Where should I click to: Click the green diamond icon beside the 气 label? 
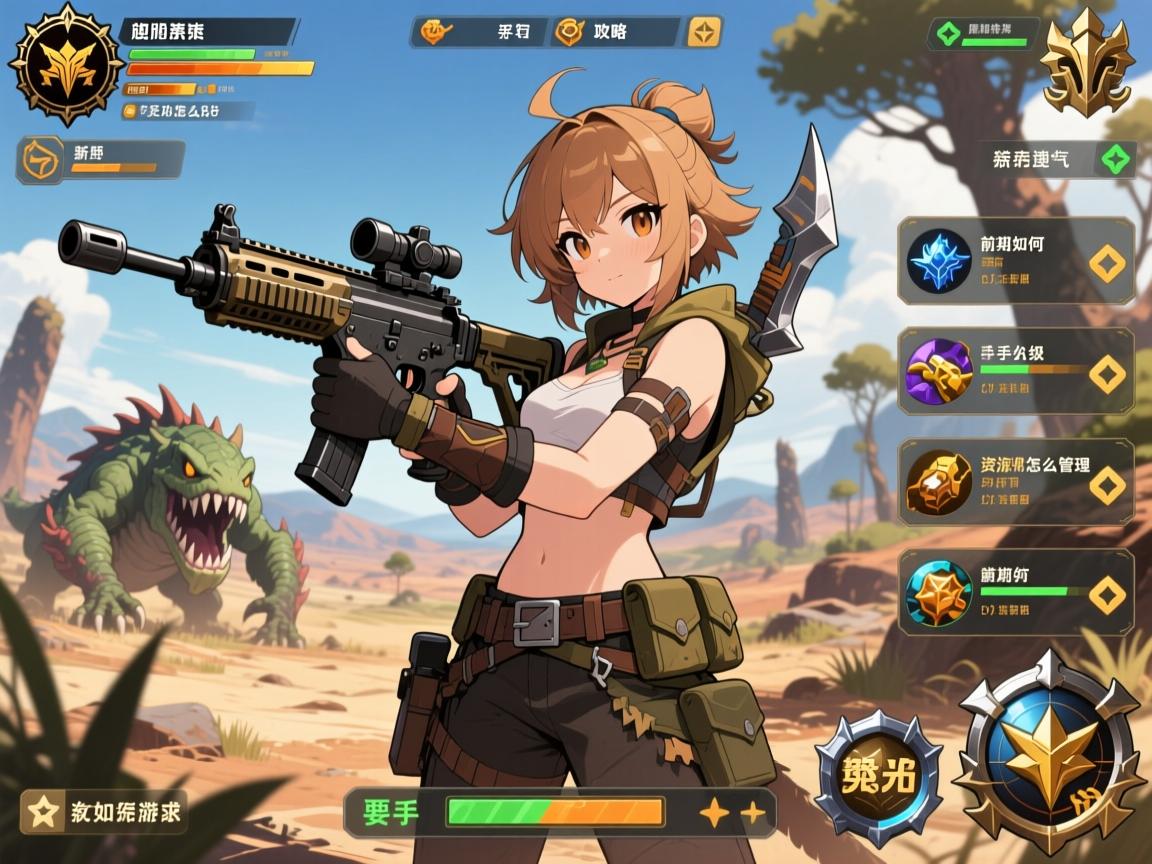pos(1115,159)
